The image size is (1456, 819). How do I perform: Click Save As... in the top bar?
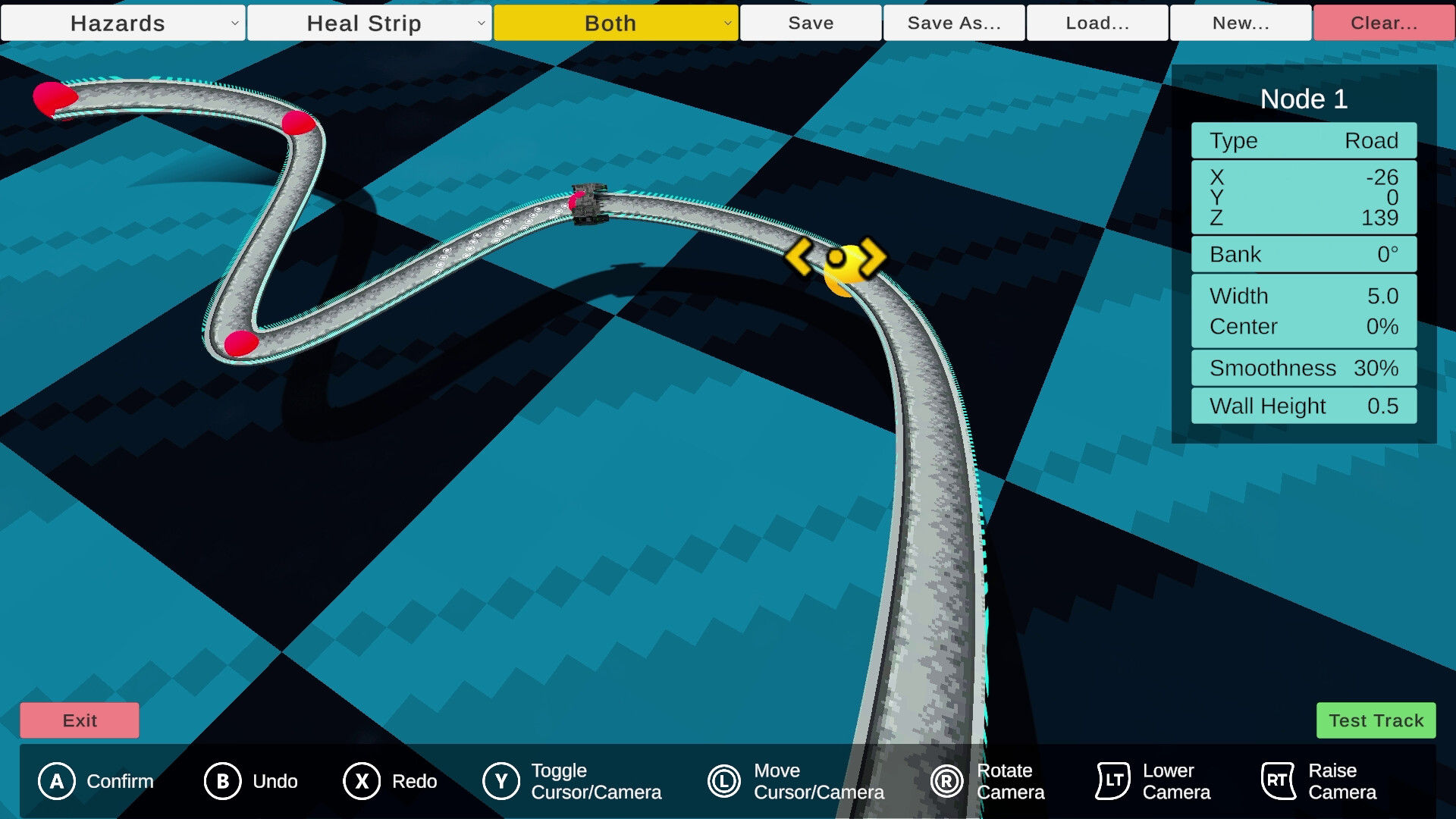[x=953, y=23]
